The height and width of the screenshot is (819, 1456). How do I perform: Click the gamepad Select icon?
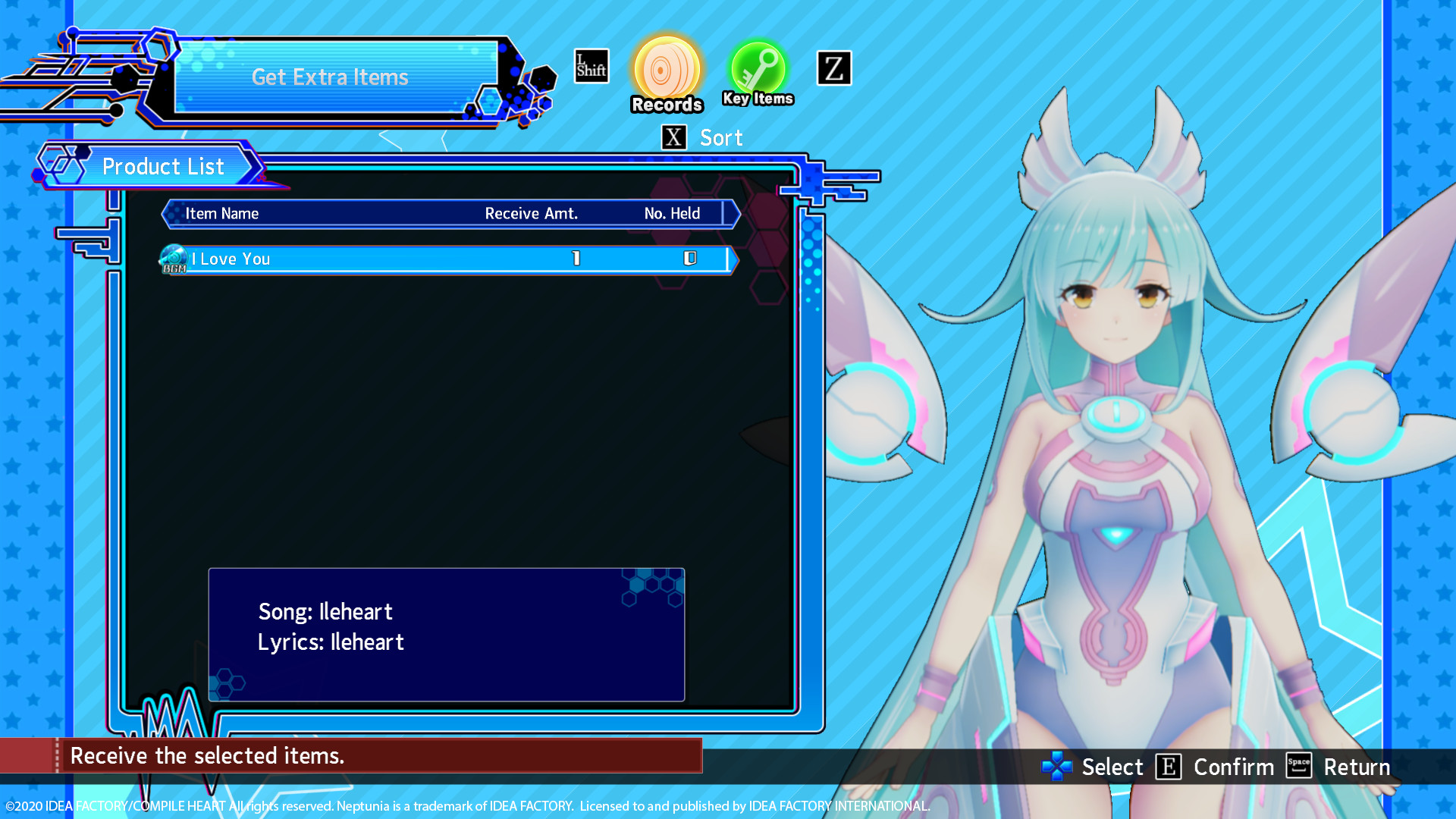(1058, 767)
